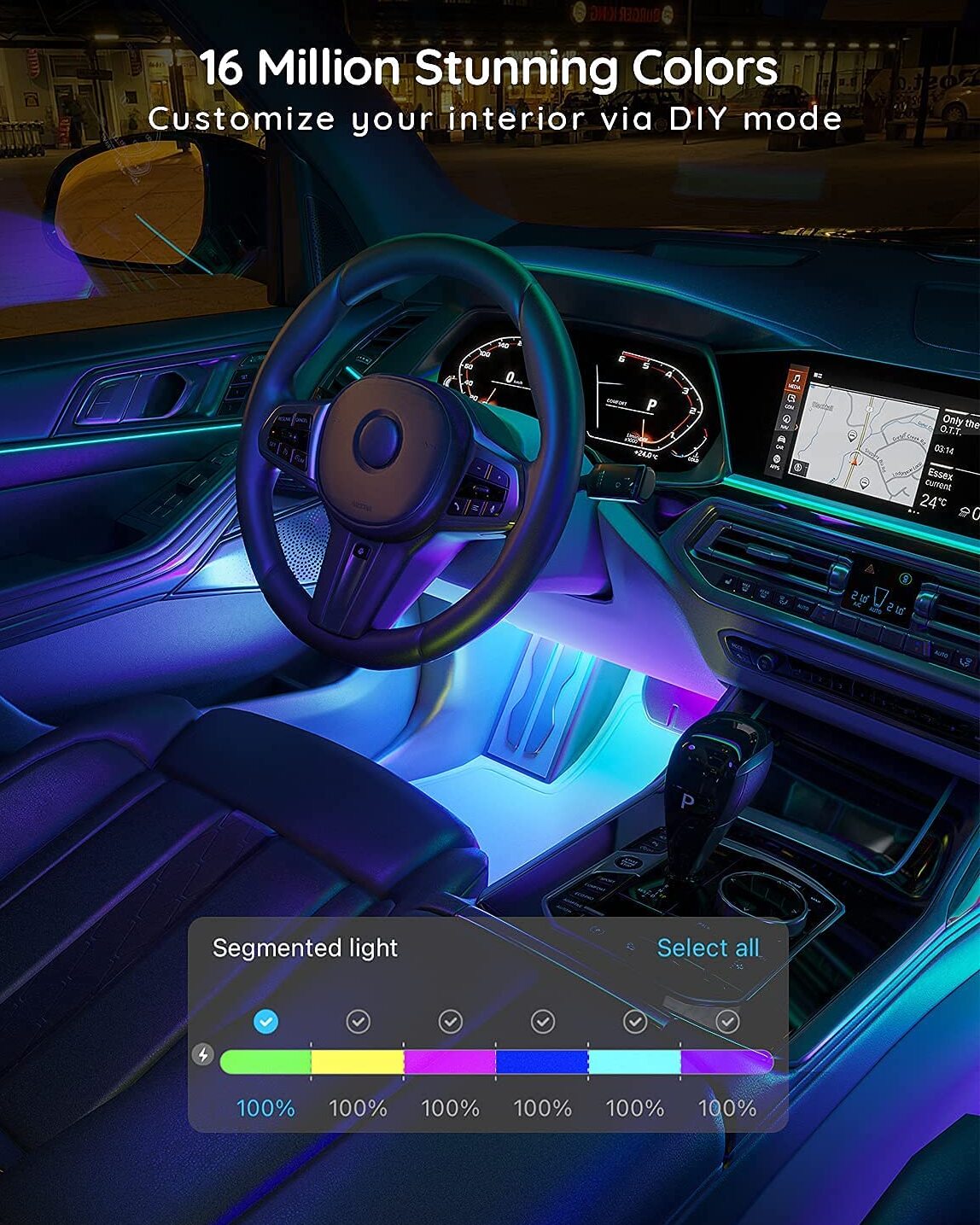980x1225 pixels.
Task: Toggle the checkmark above the cyan segment
Action: tap(635, 1021)
